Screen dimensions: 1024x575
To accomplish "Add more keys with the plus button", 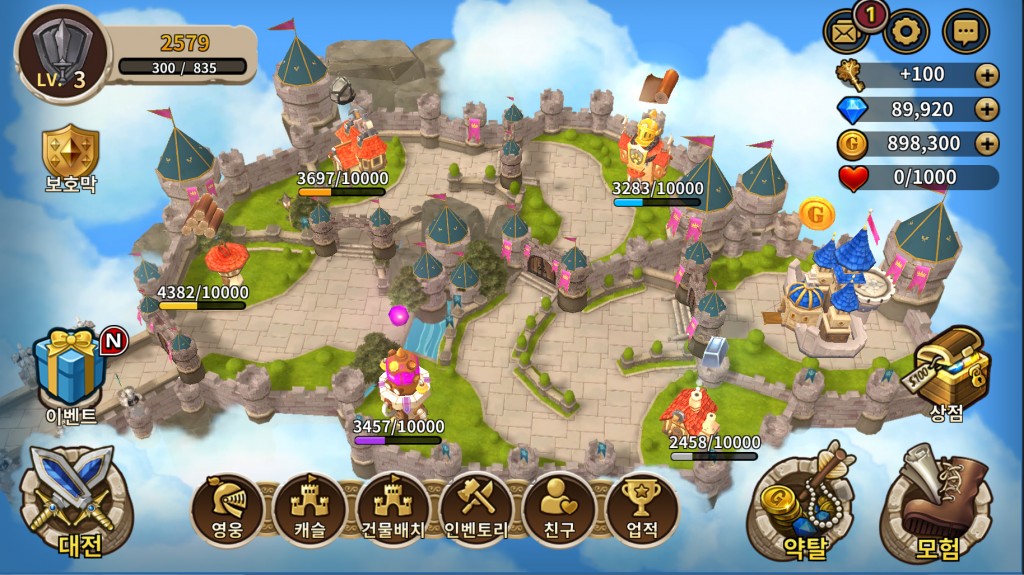I will pyautogui.click(x=987, y=75).
